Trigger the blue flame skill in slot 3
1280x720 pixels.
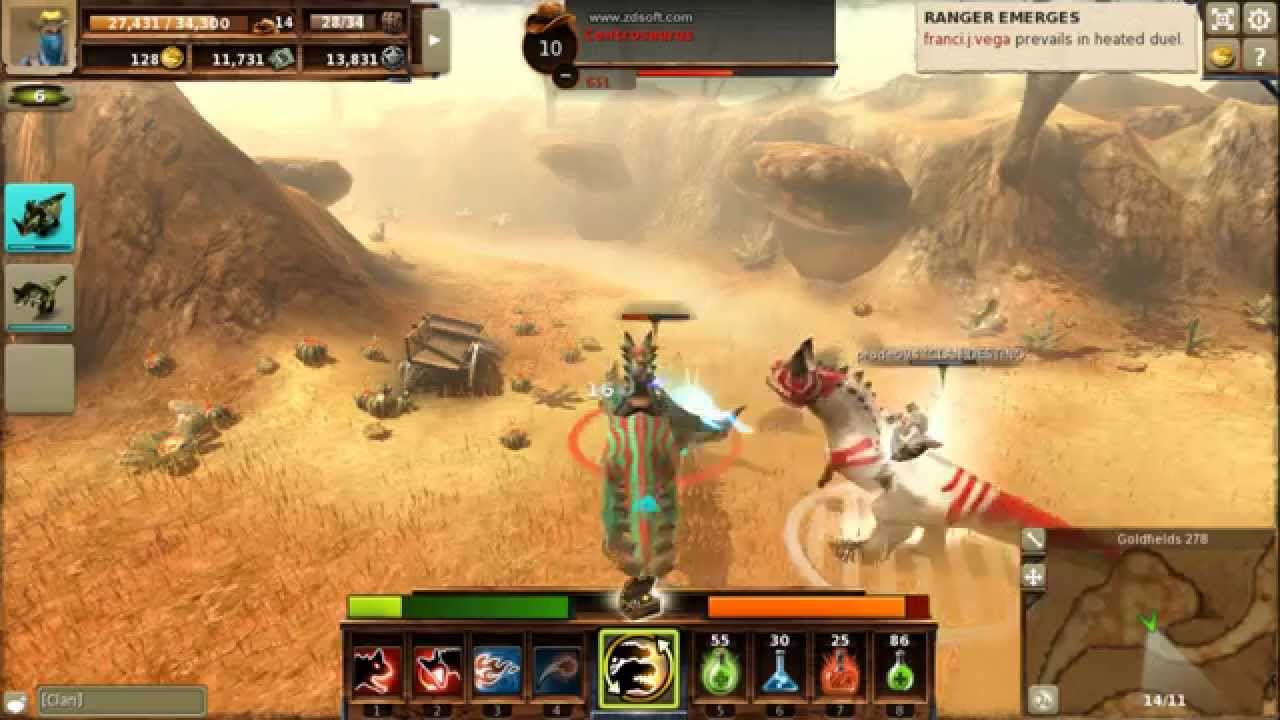(x=497, y=669)
